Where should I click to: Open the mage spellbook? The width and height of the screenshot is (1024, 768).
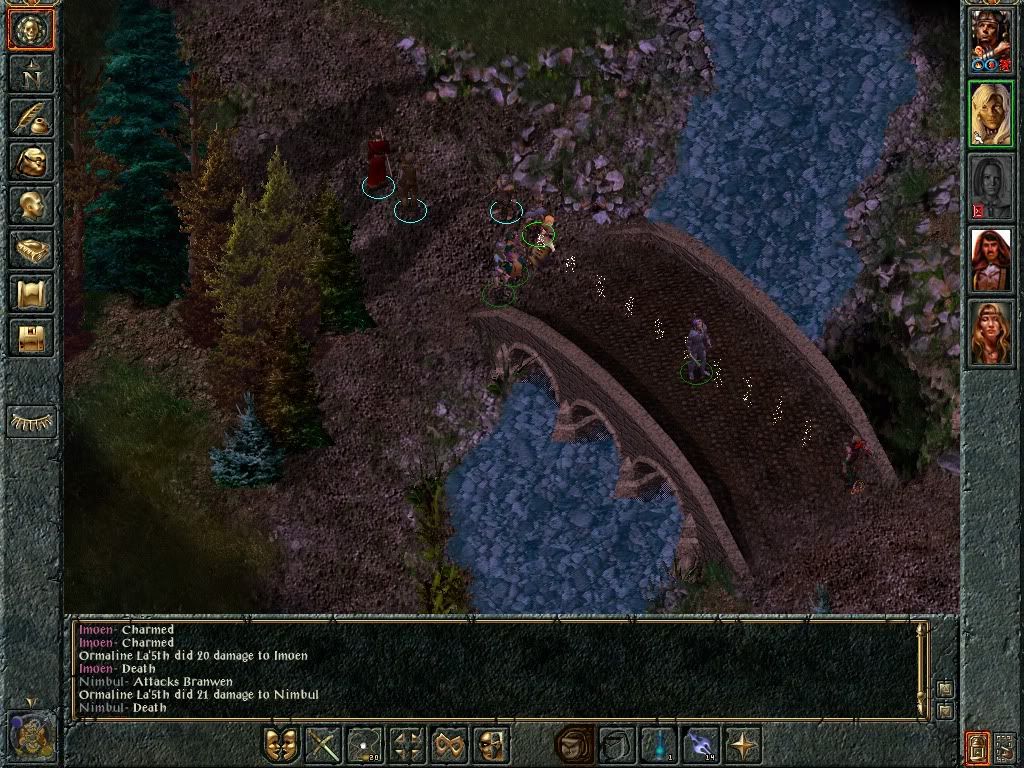(x=31, y=250)
